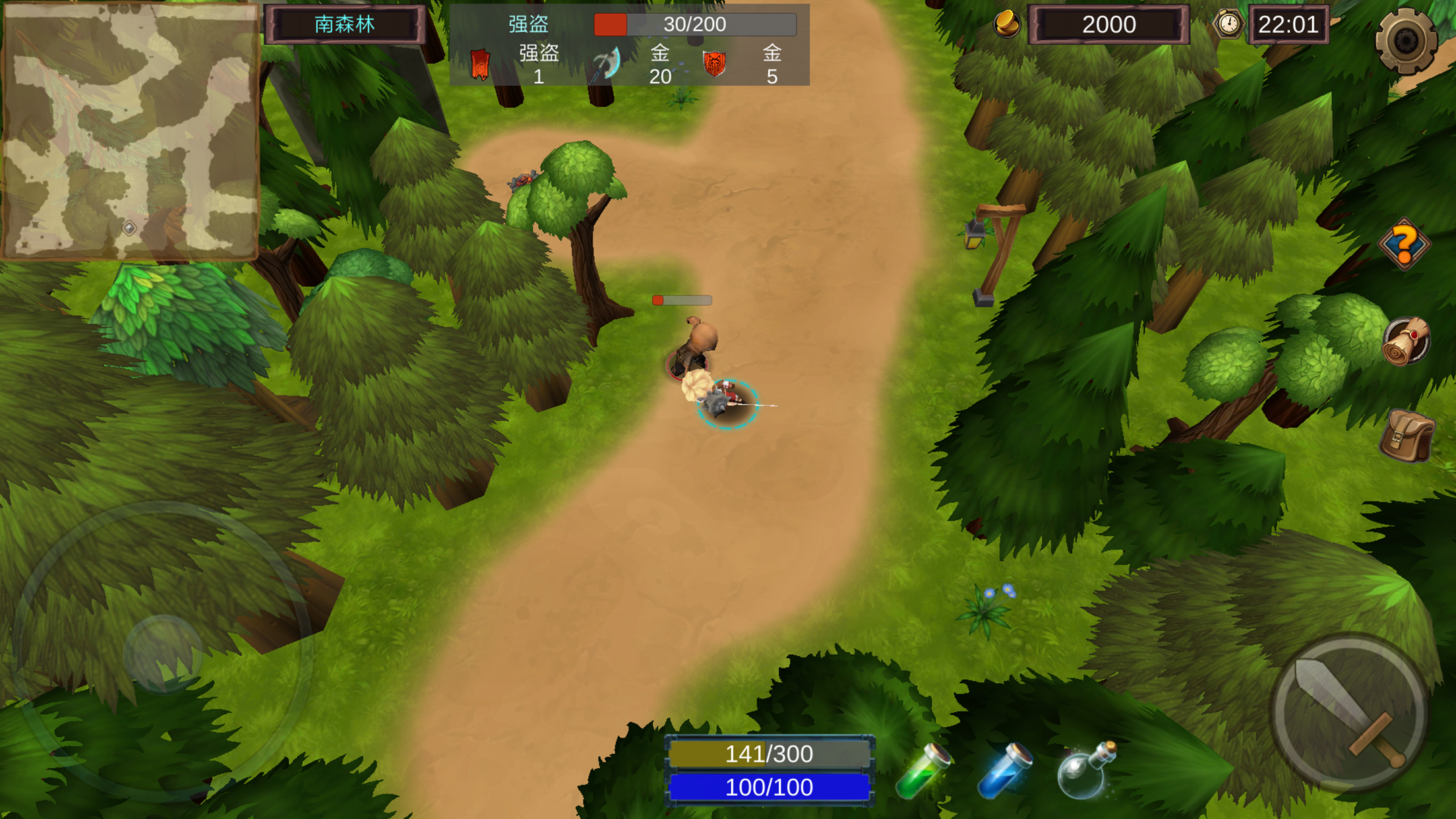Use the blue mana potion
The image size is (1456, 819).
pyautogui.click(x=1004, y=770)
